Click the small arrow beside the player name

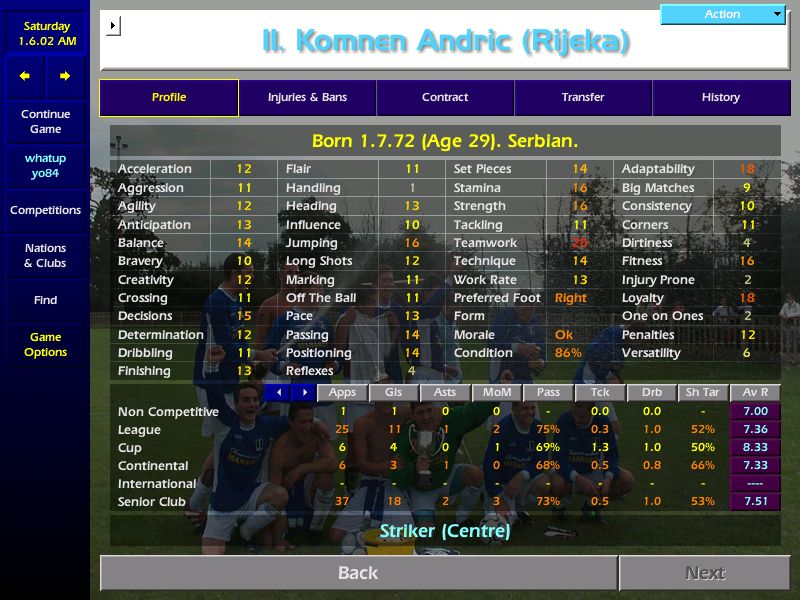click(x=113, y=26)
